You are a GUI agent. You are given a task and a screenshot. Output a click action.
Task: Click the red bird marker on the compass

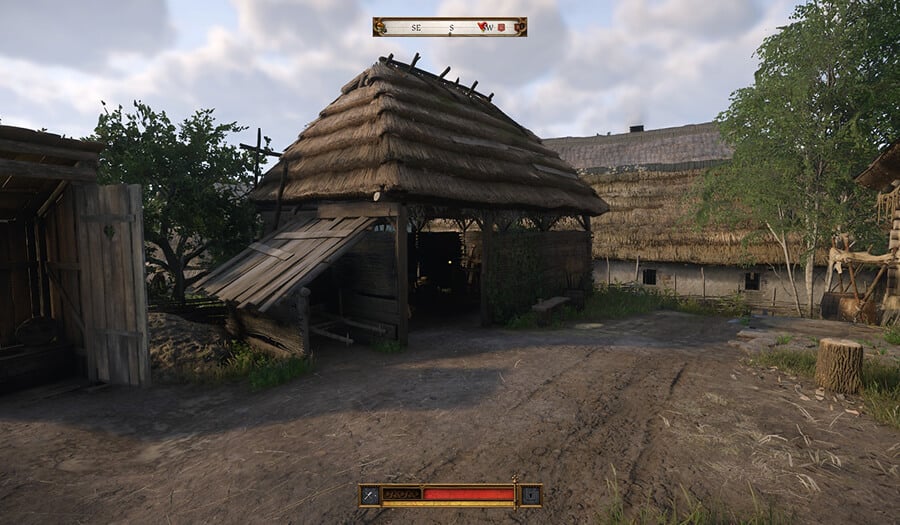483,27
